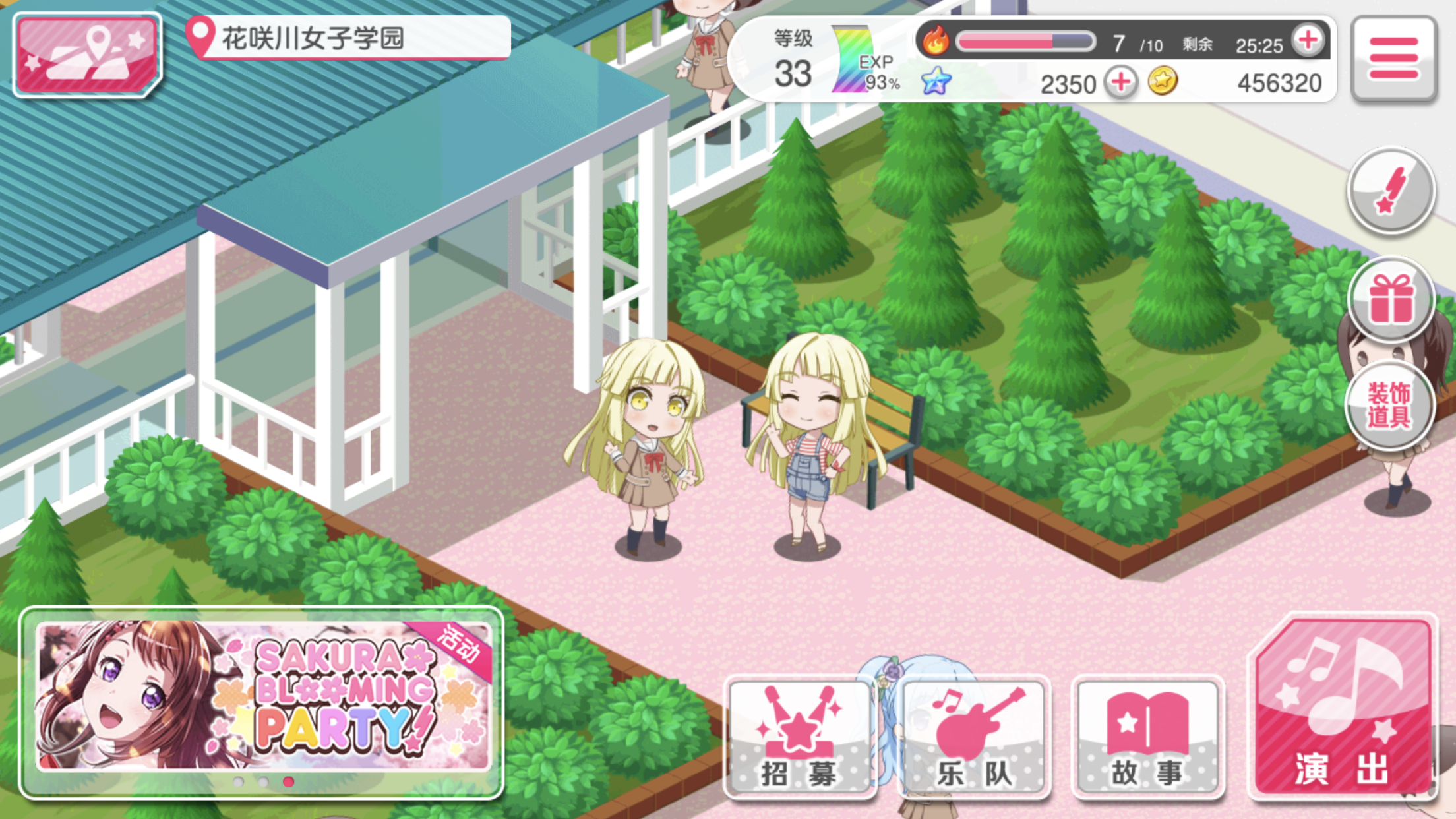Select the 花咲川女子学园 location label
1456x819 pixels.
tap(349, 38)
